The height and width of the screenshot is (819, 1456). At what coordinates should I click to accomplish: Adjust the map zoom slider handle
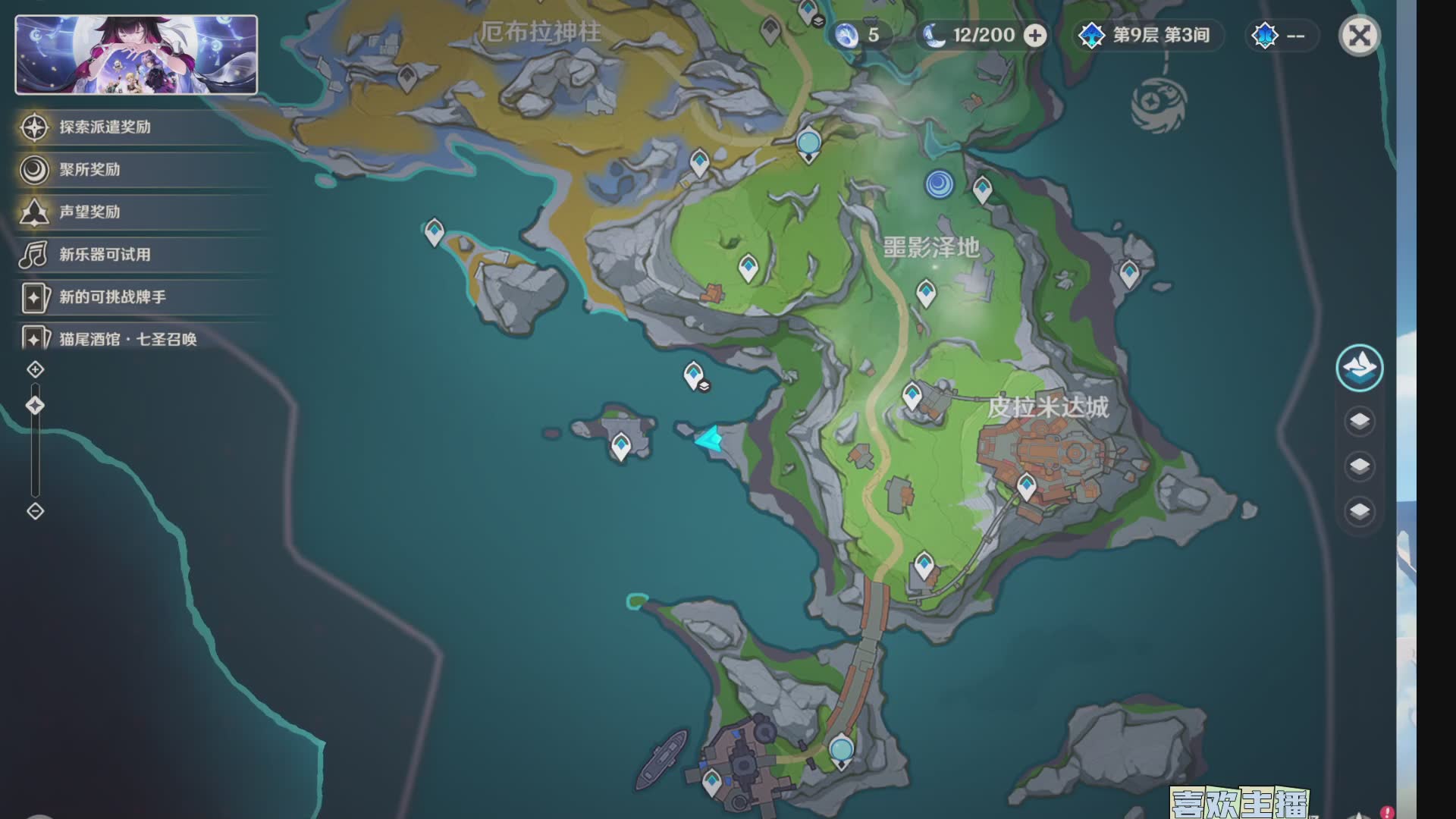coord(35,406)
